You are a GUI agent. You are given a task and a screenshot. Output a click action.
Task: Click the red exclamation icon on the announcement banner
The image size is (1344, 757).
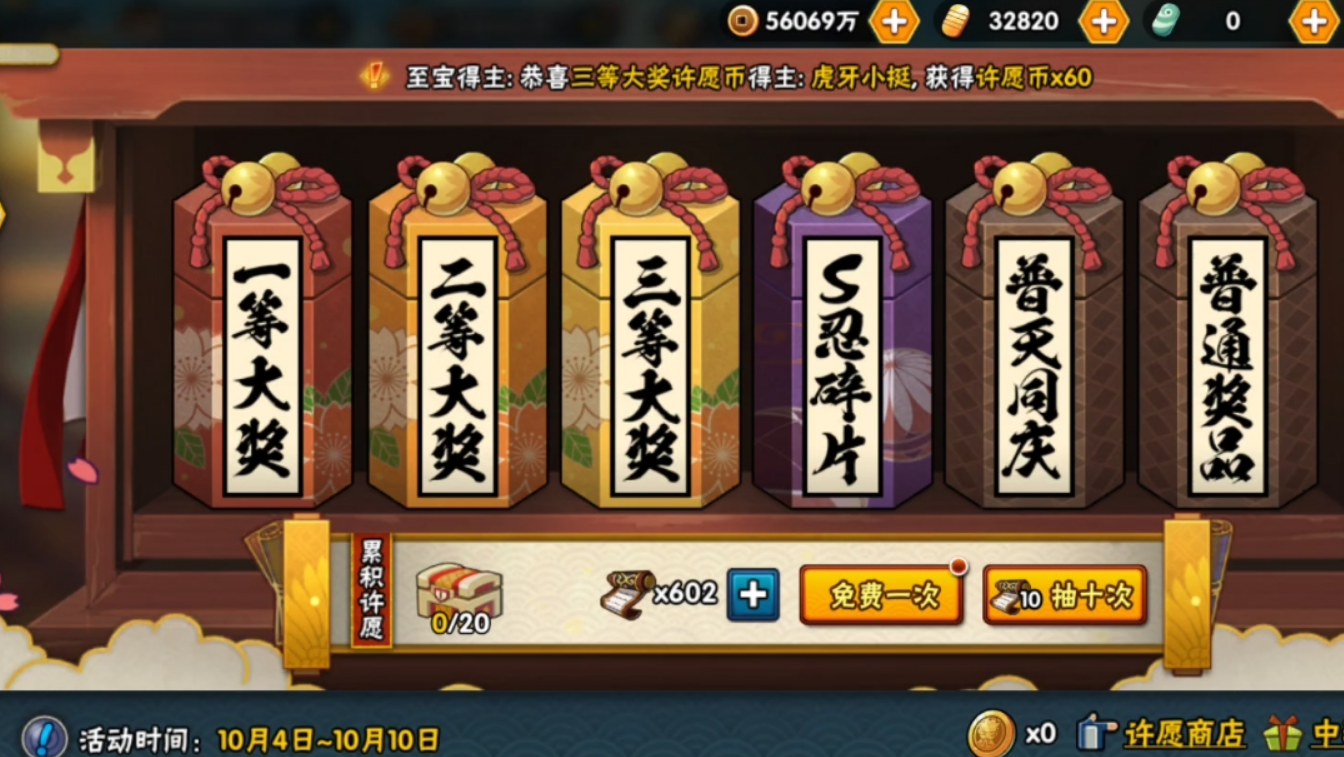[377, 73]
